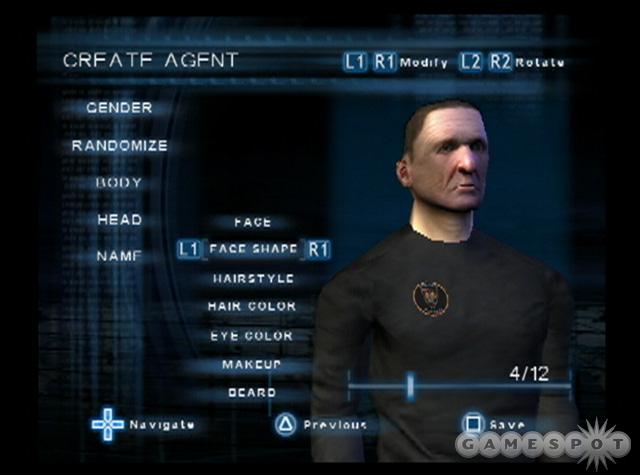640x475 pixels.
Task: Open the Body category
Action: click(119, 183)
